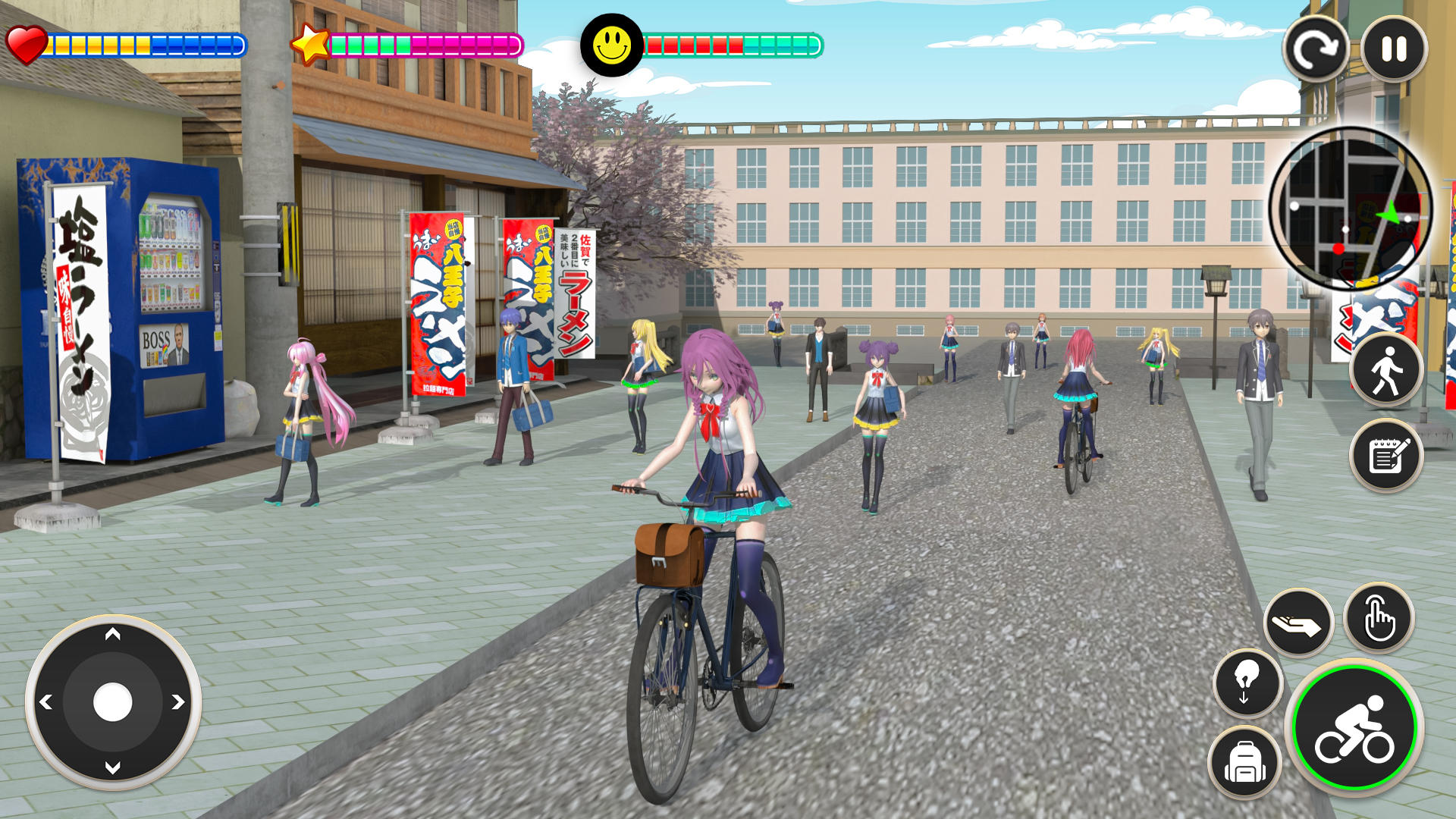Viewport: 1456px width, 819px height.
Task: Tap the joystick up arrow
Action: point(113,635)
